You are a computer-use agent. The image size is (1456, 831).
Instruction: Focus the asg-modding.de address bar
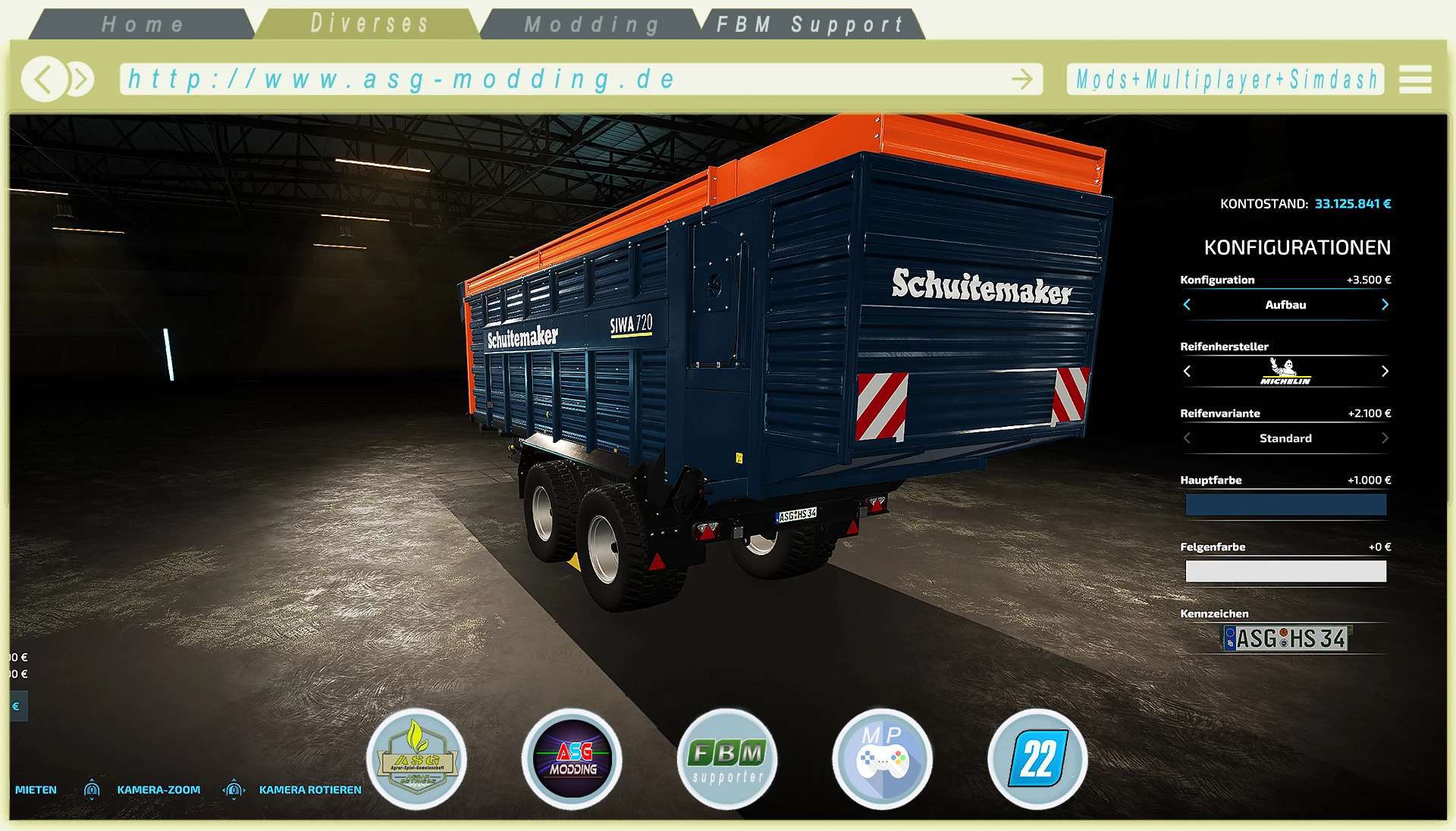561,79
